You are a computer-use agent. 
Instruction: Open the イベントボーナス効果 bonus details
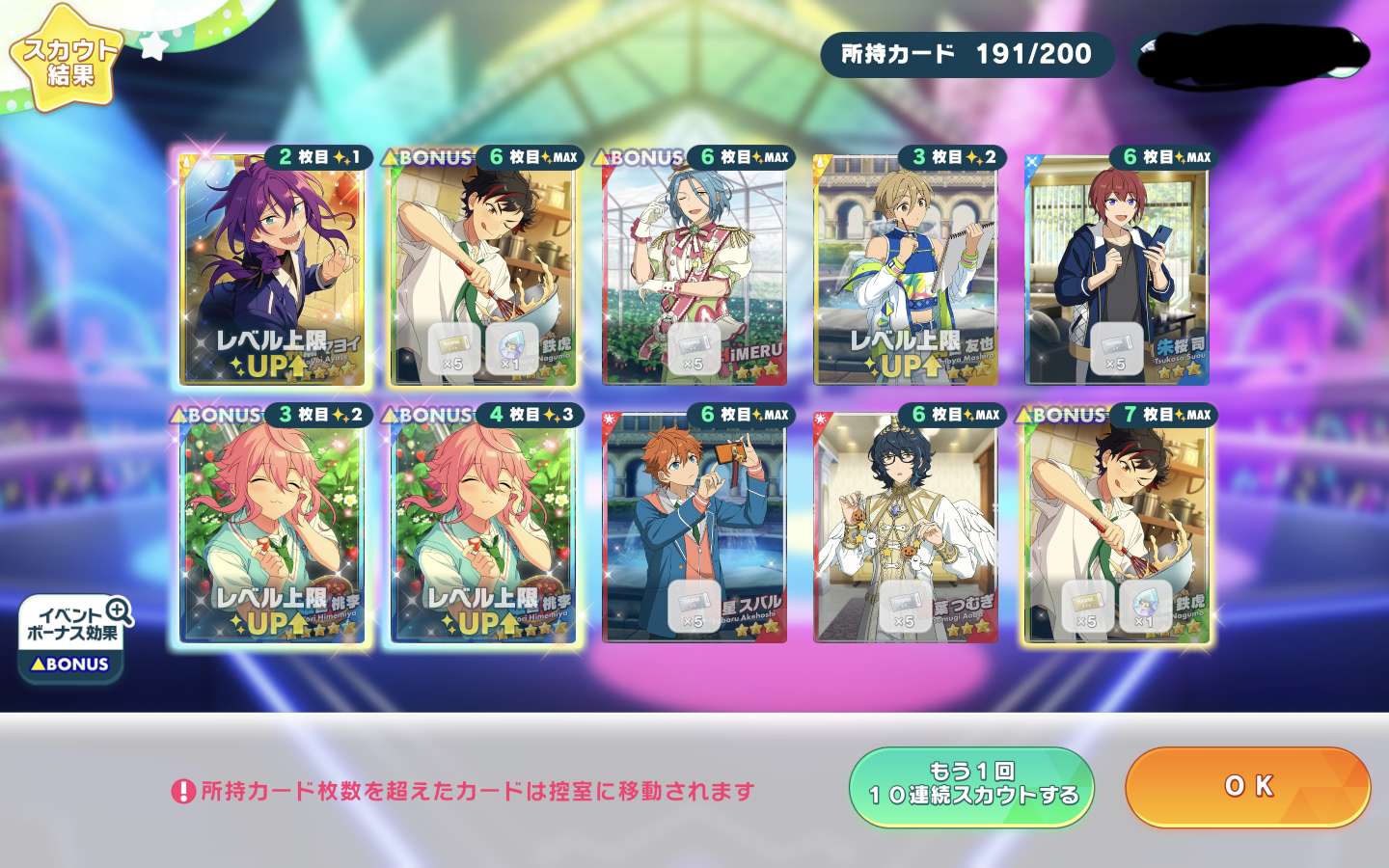74,638
